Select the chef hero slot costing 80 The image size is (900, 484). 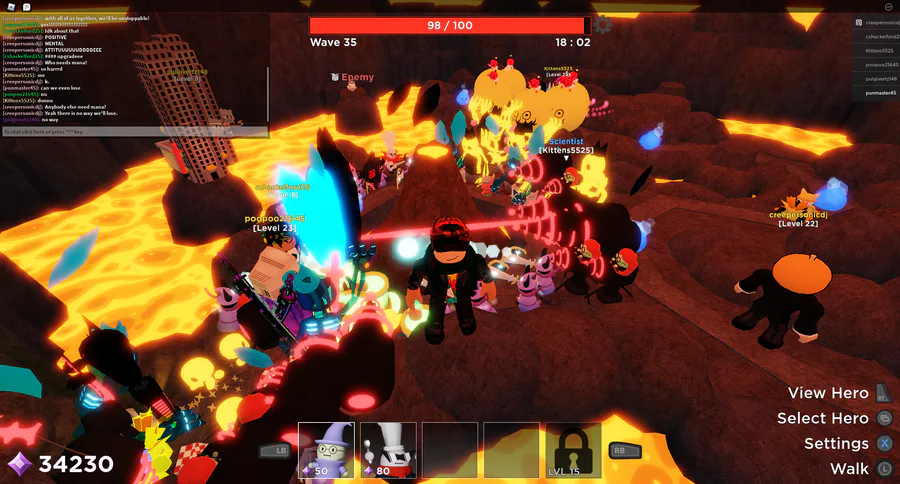click(x=388, y=449)
